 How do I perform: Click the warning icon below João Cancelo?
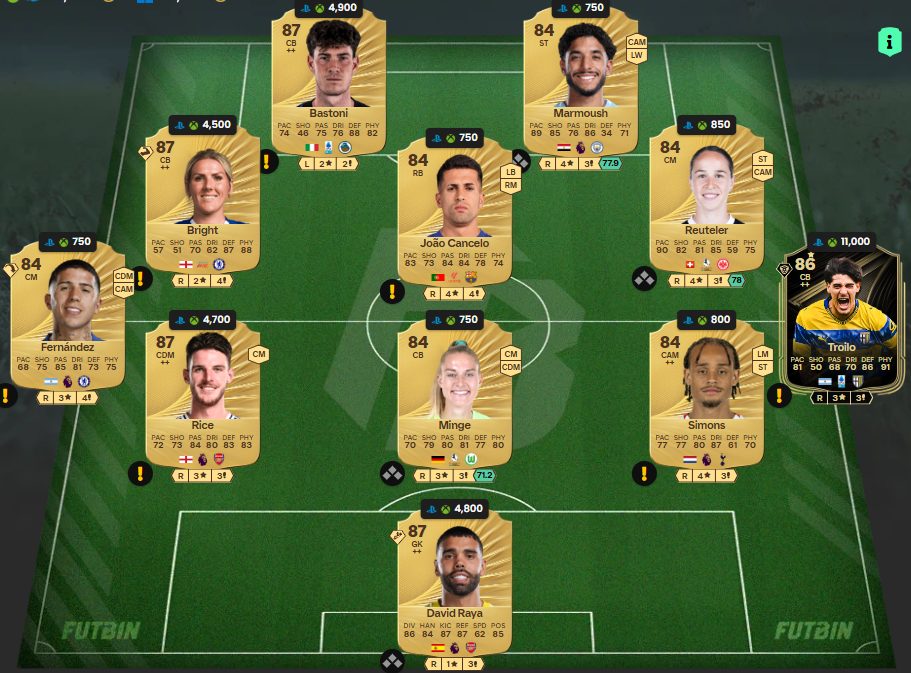click(x=392, y=292)
